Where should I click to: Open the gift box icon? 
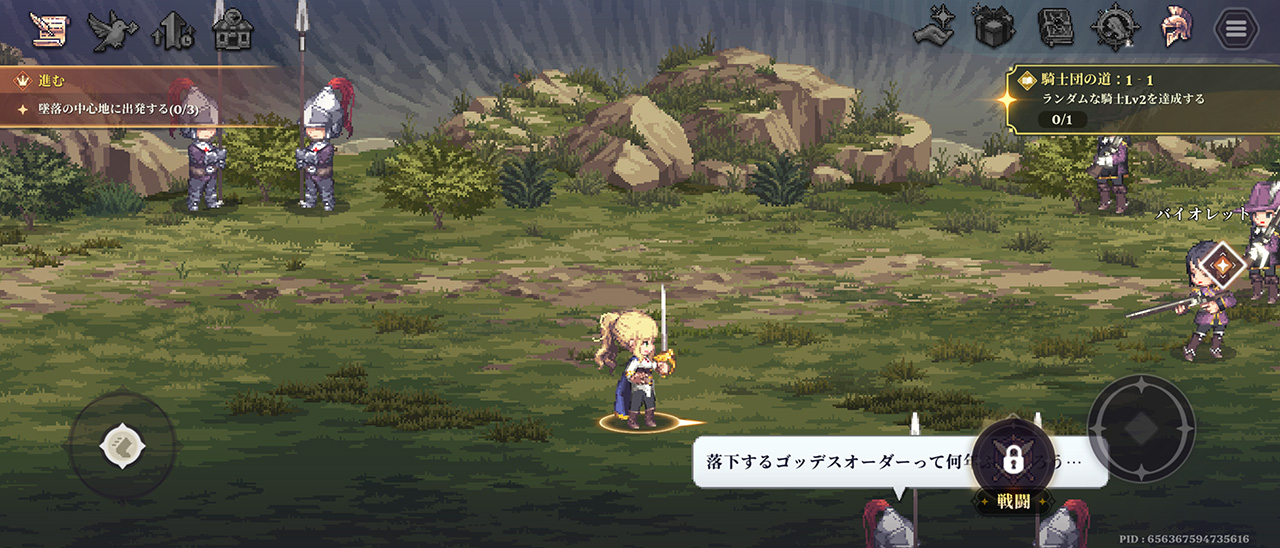pyautogui.click(x=994, y=28)
